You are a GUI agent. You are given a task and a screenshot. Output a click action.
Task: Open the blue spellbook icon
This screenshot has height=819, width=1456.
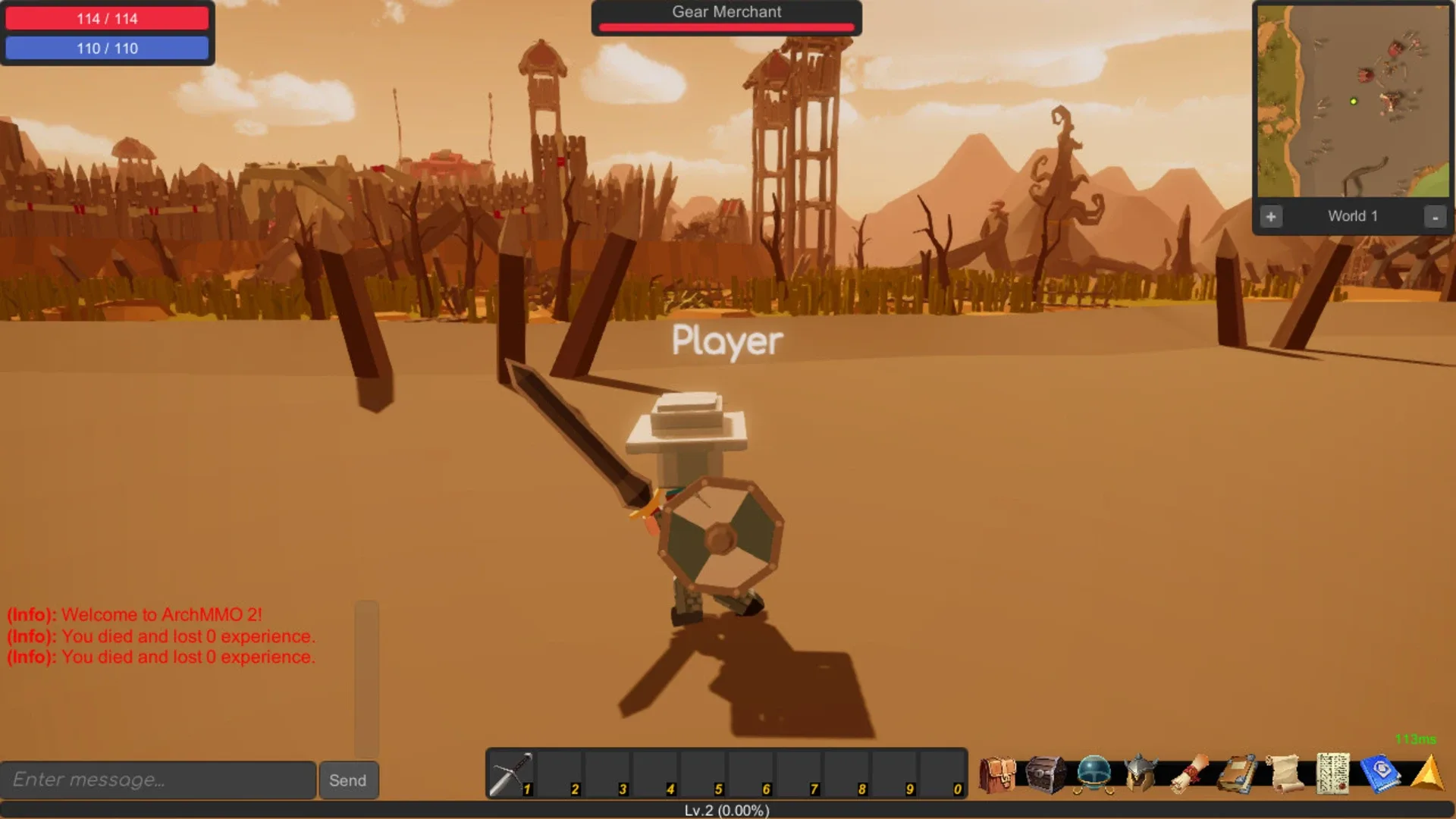pyautogui.click(x=1380, y=775)
